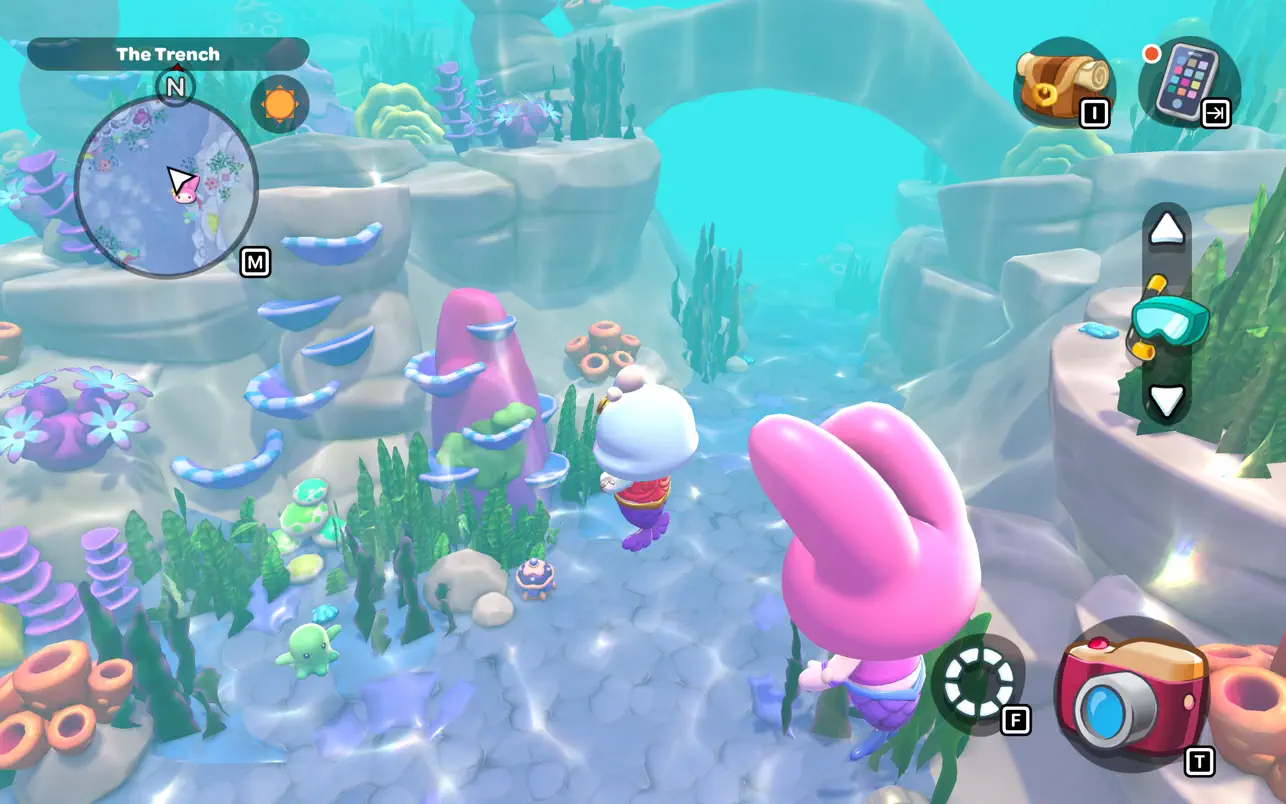Click 'The Trench' location banner
Viewport: 1286px width, 804px height.
pos(168,54)
